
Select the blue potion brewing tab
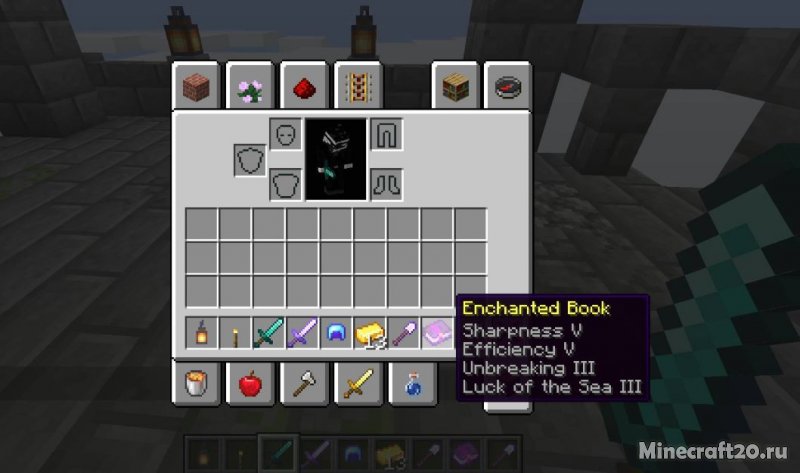[x=411, y=382]
